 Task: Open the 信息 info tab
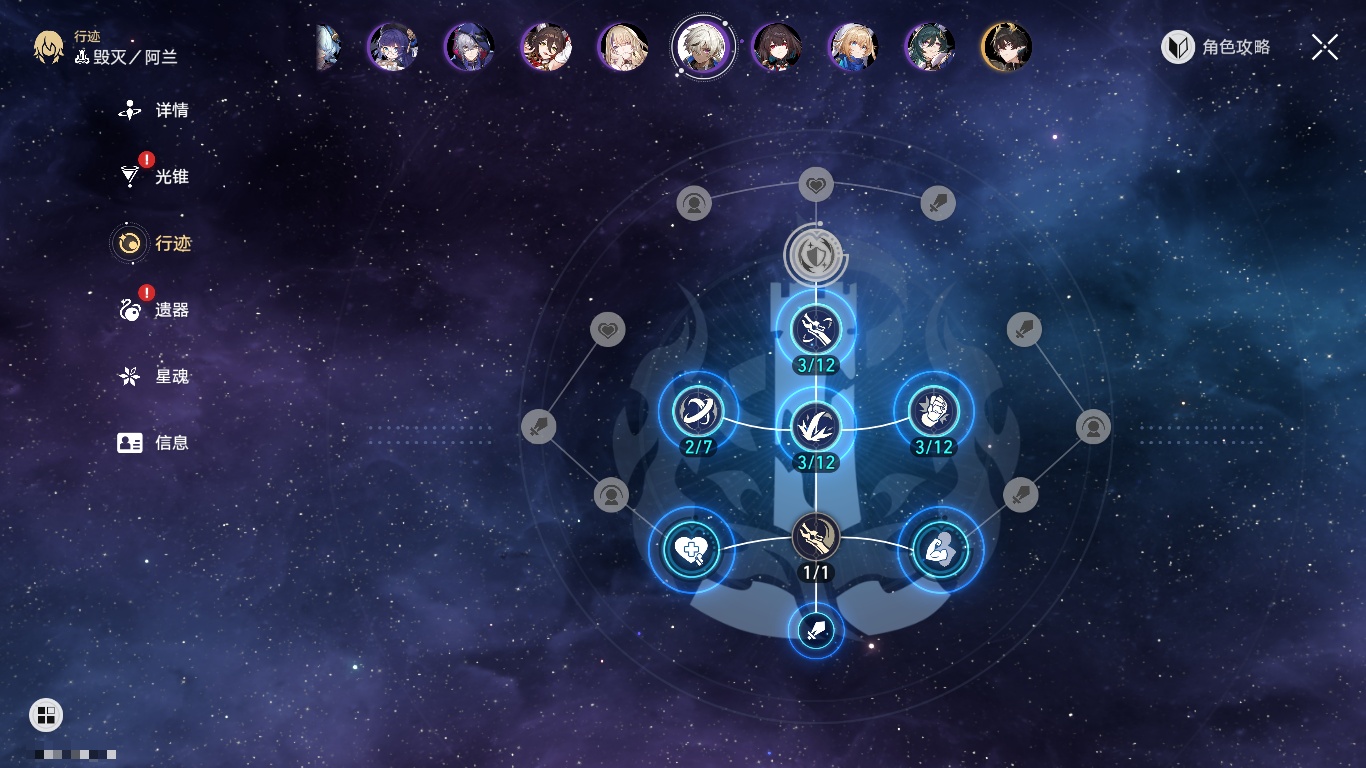155,443
